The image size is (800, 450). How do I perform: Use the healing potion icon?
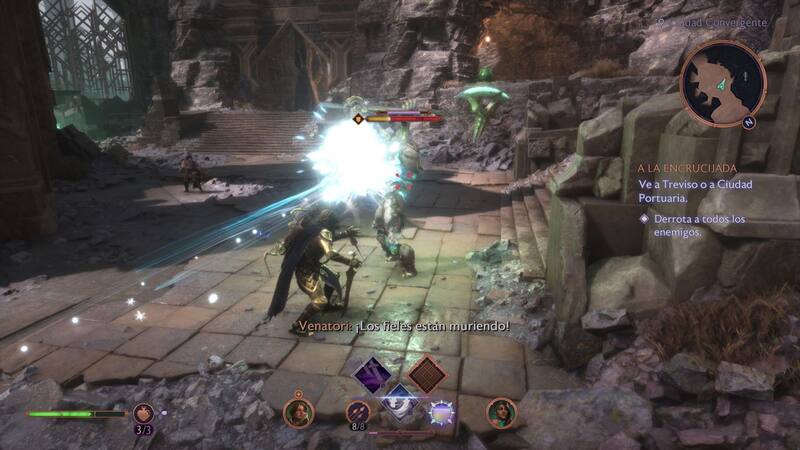[143, 412]
